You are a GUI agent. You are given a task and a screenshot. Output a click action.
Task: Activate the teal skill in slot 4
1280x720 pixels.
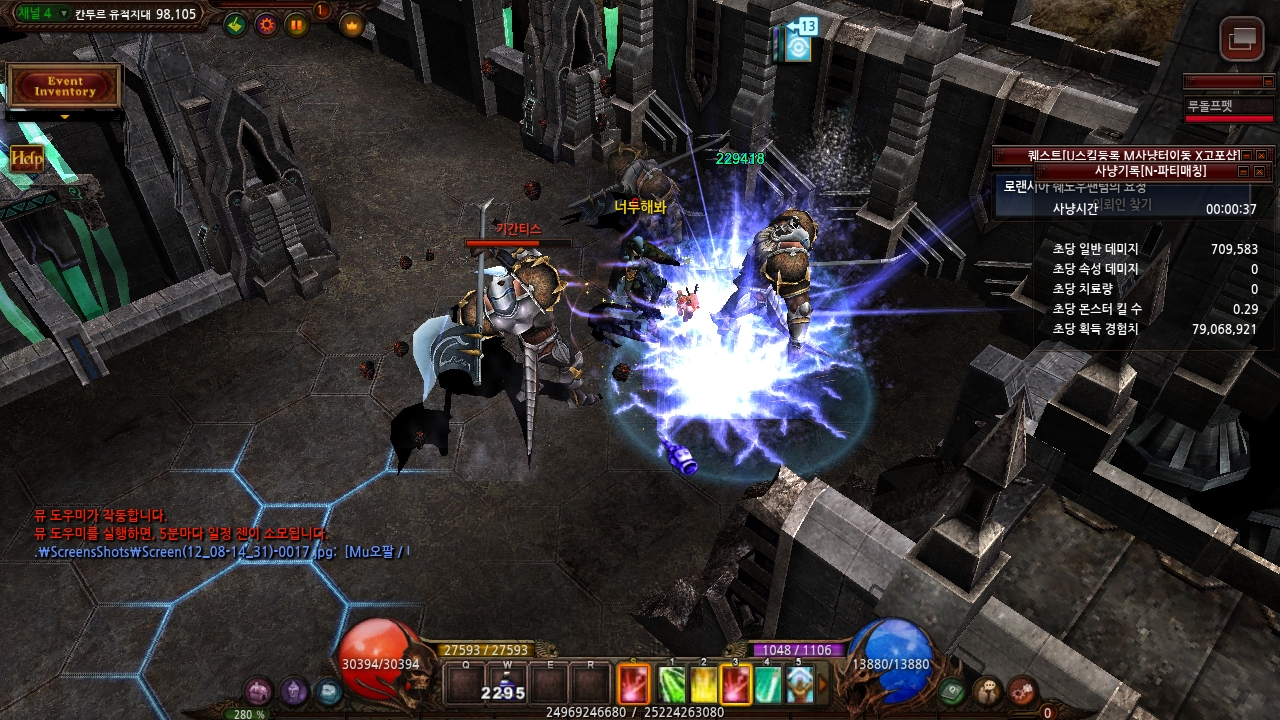click(x=767, y=685)
